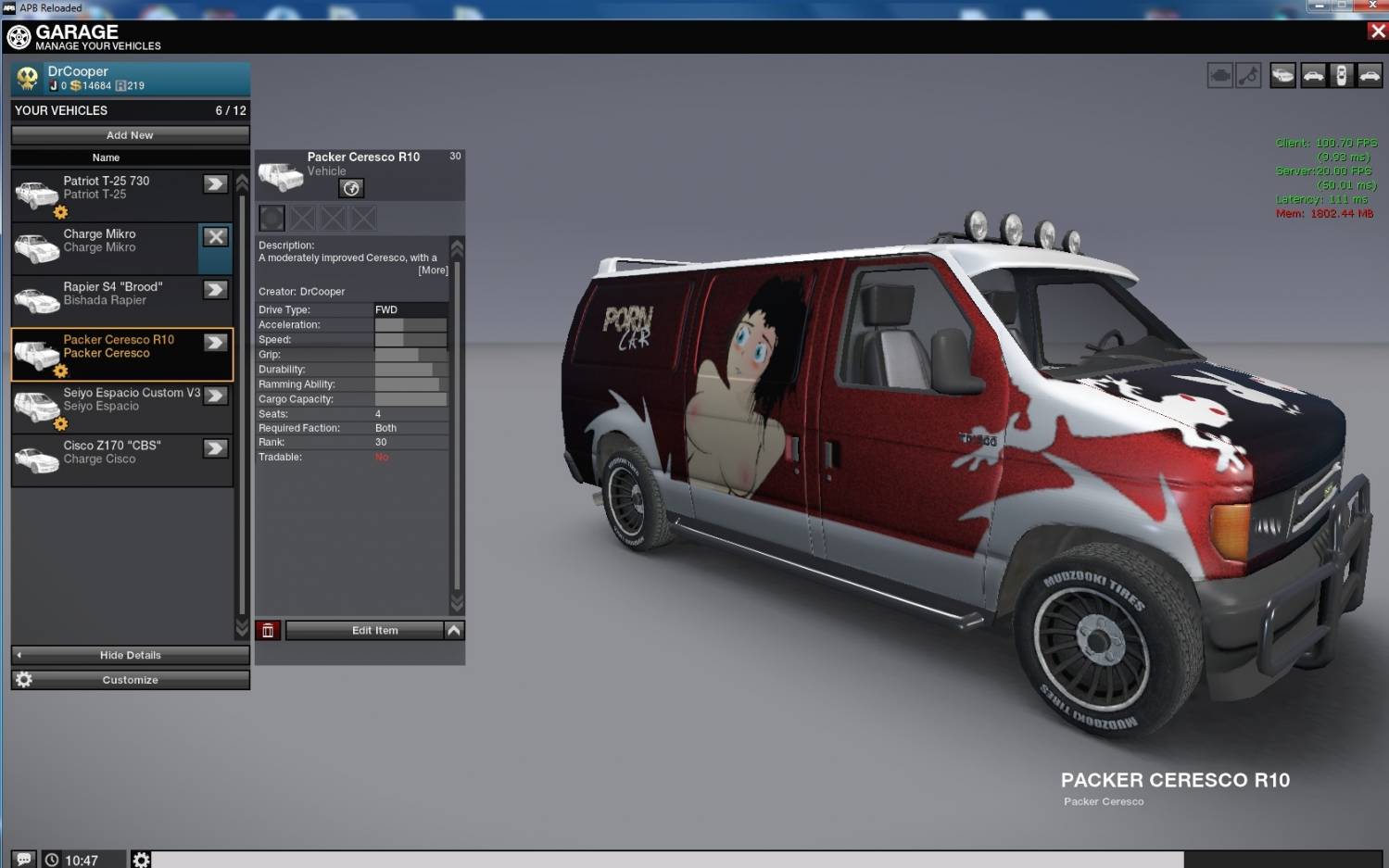
Task: Switch to the three-quarter perspective car view
Action: click(1283, 76)
